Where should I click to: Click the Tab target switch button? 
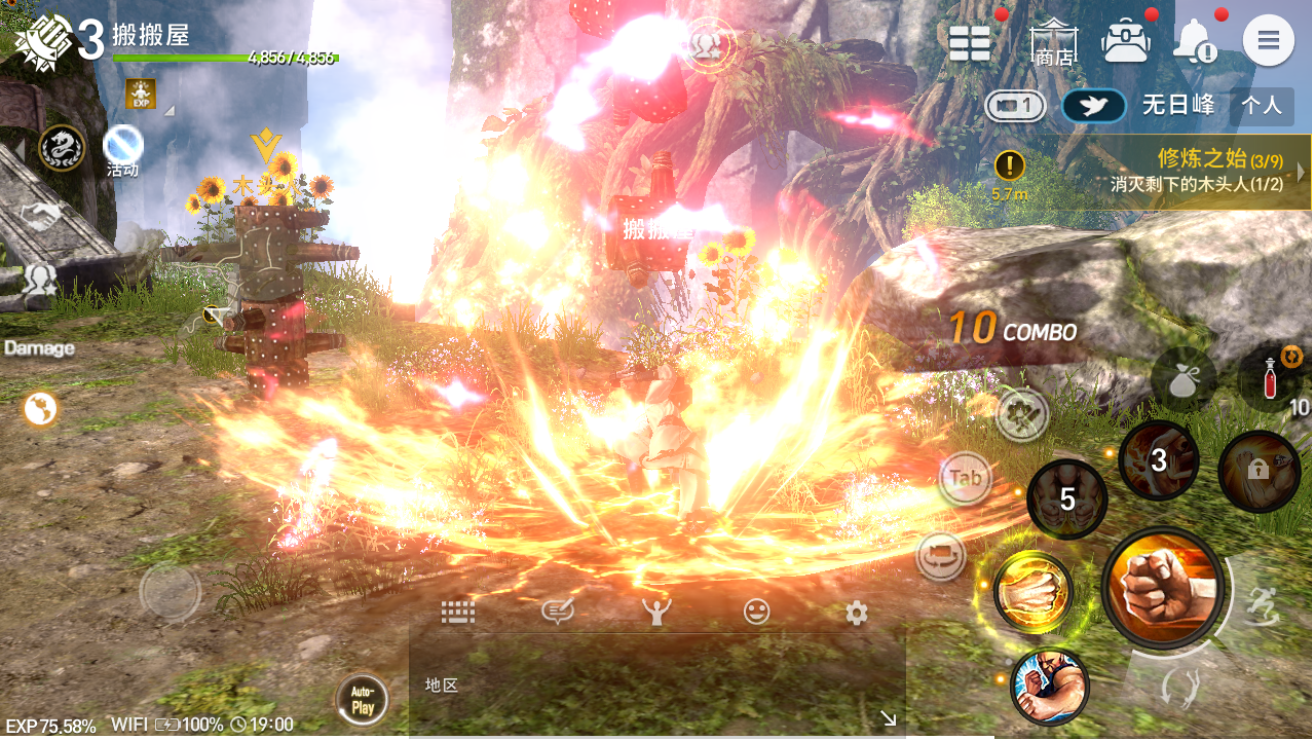click(x=965, y=479)
